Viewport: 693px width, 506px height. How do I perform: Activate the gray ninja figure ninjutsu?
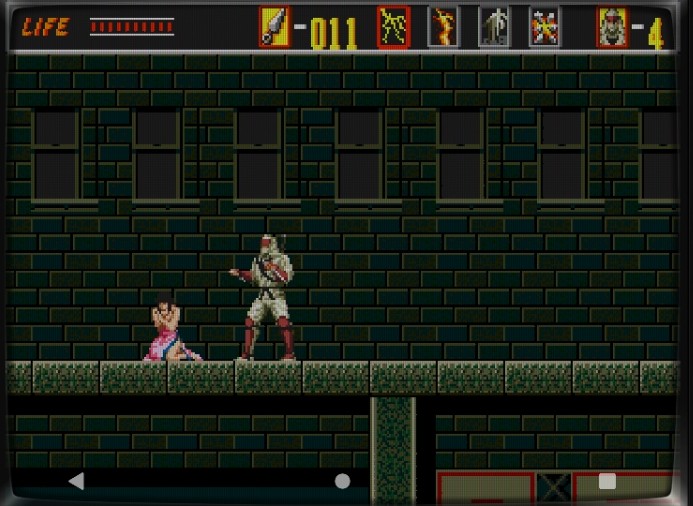[x=493, y=27]
